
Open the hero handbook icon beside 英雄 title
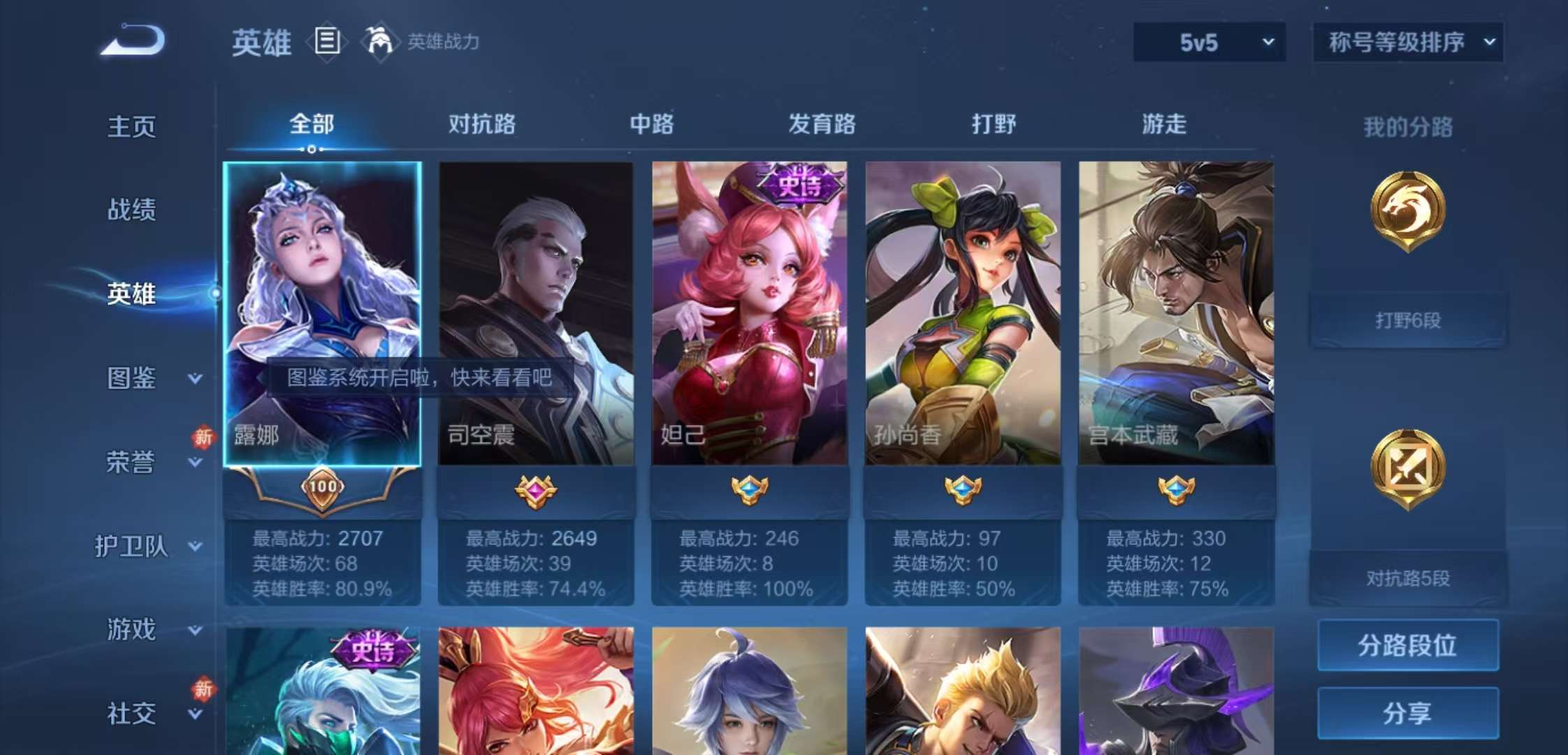[326, 40]
